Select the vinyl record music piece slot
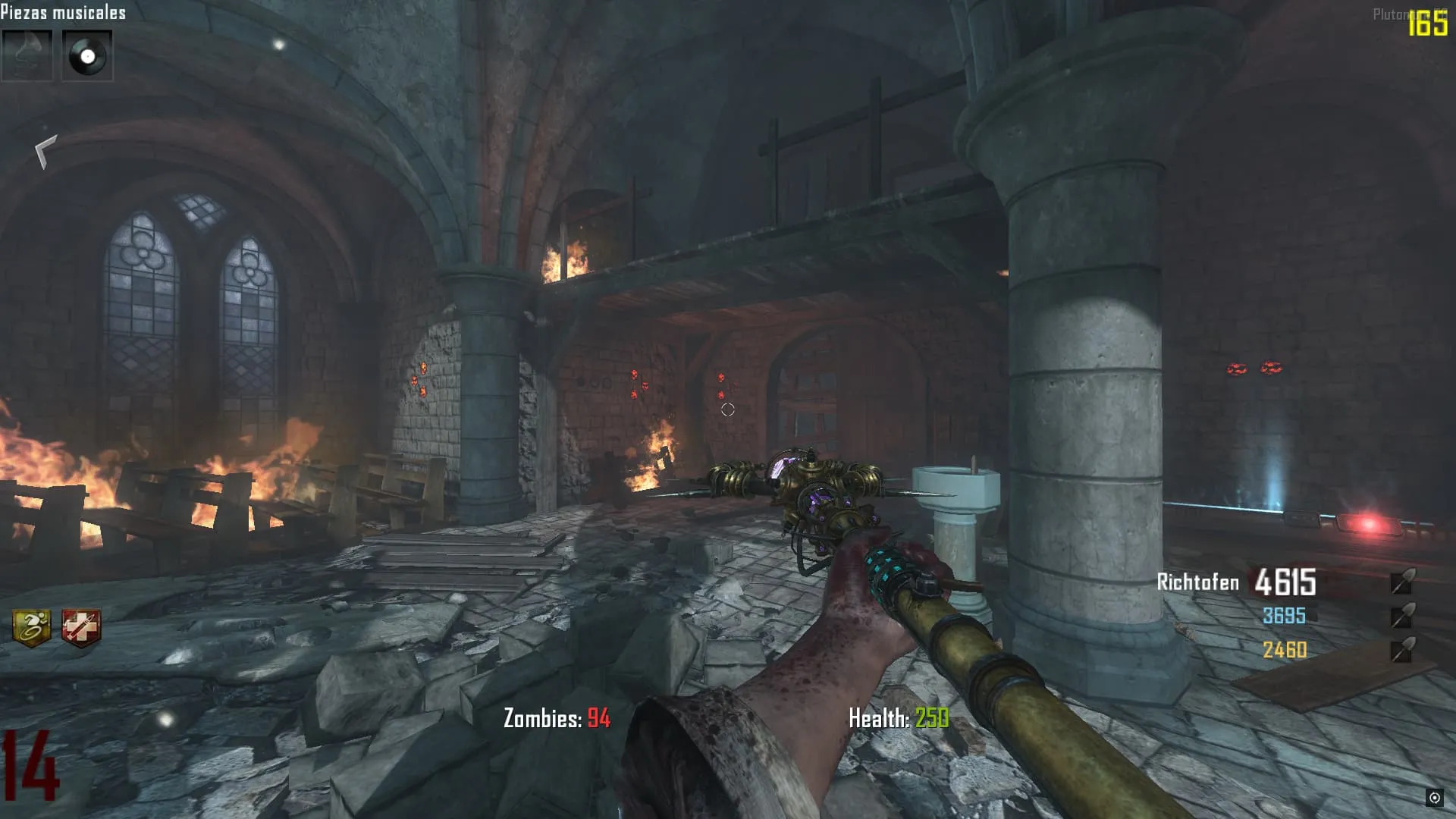Image resolution: width=1456 pixels, height=819 pixels. coord(87,55)
